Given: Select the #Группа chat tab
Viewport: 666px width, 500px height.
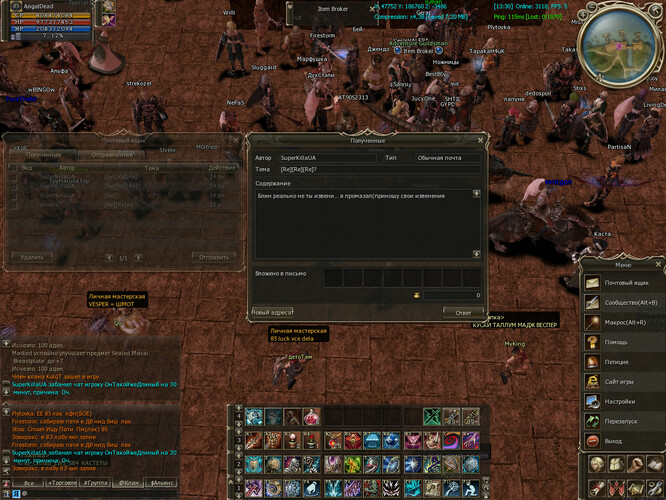Looking at the screenshot, I should point(99,482).
